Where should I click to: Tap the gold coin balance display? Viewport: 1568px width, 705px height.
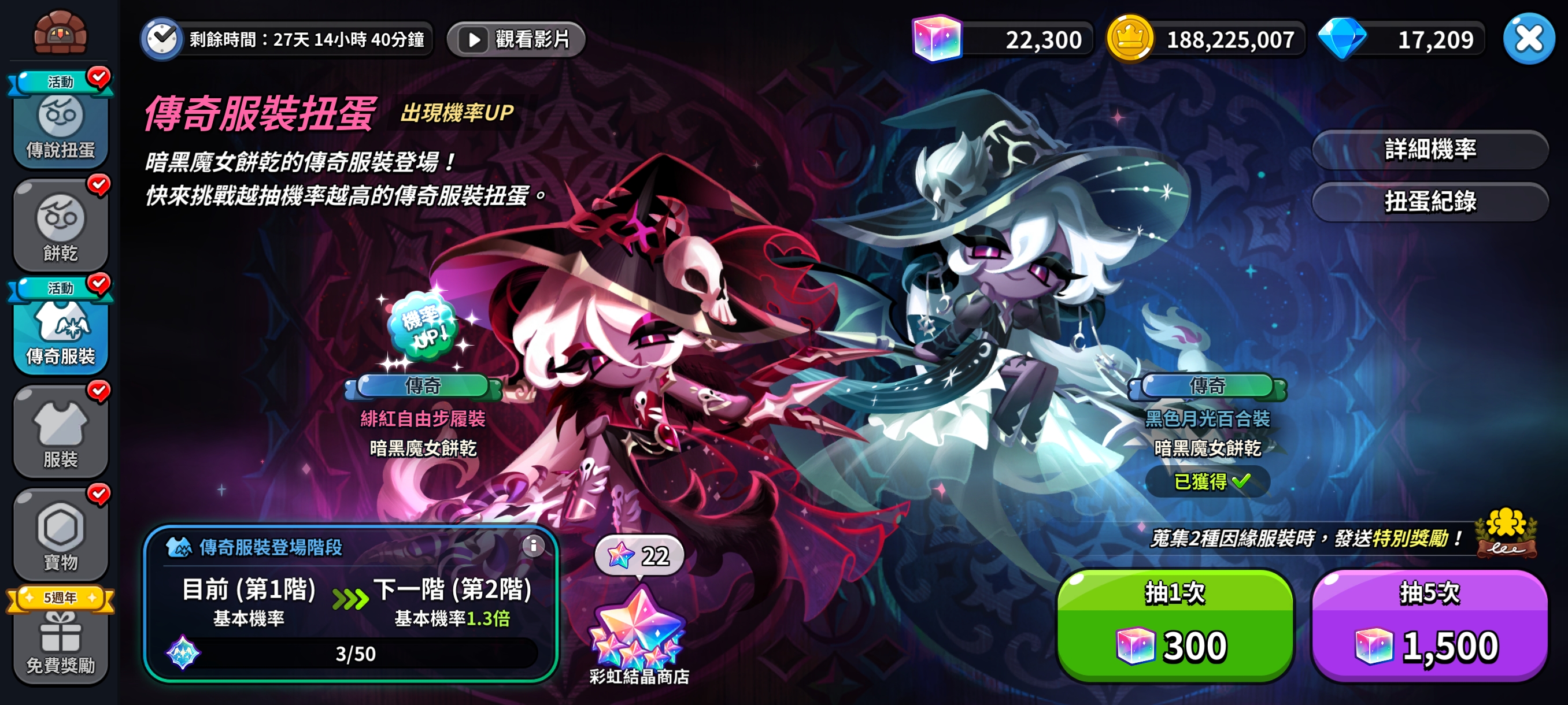coord(1218,38)
